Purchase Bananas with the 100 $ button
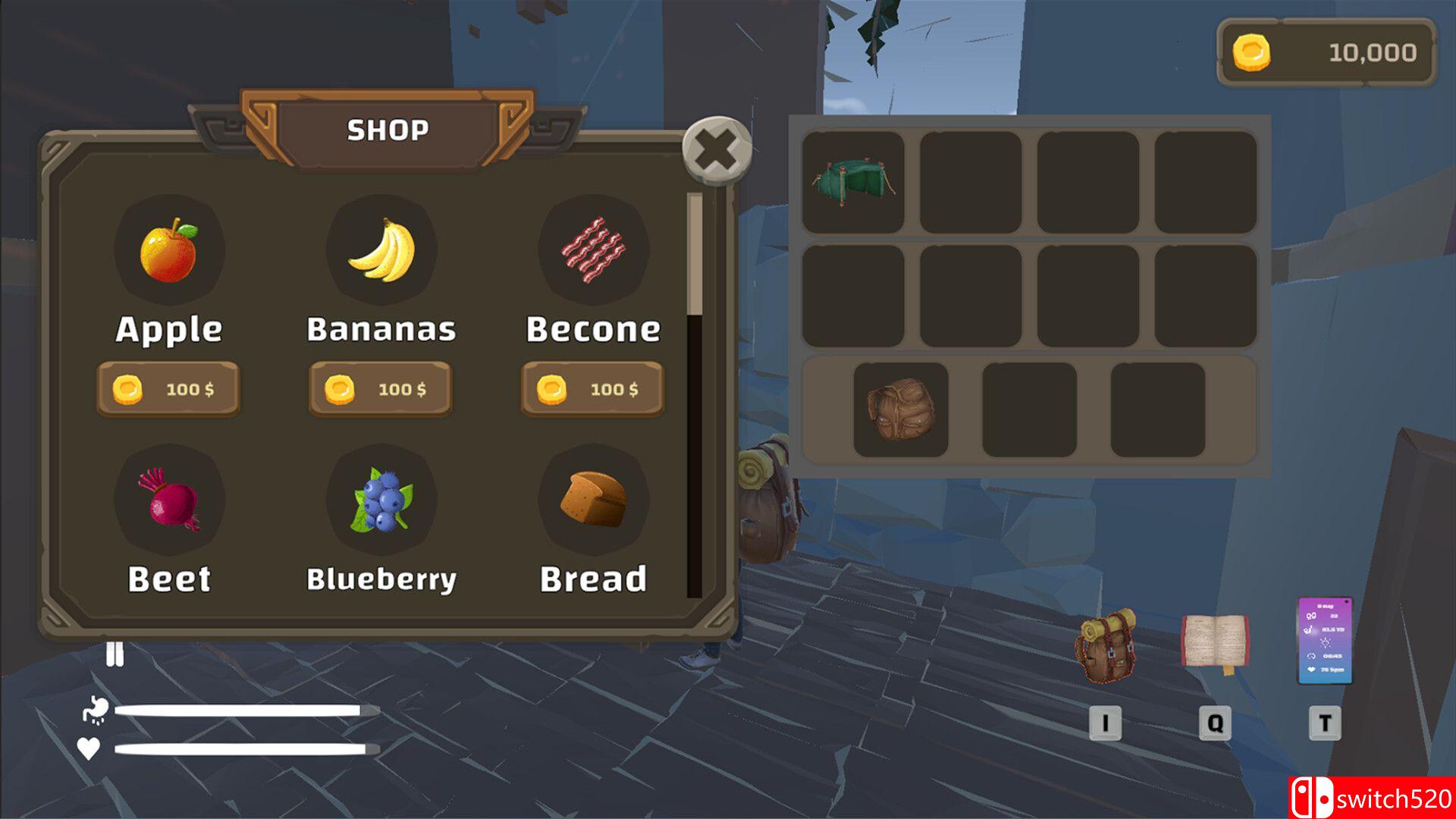Image resolution: width=1456 pixels, height=819 pixels. (x=381, y=389)
